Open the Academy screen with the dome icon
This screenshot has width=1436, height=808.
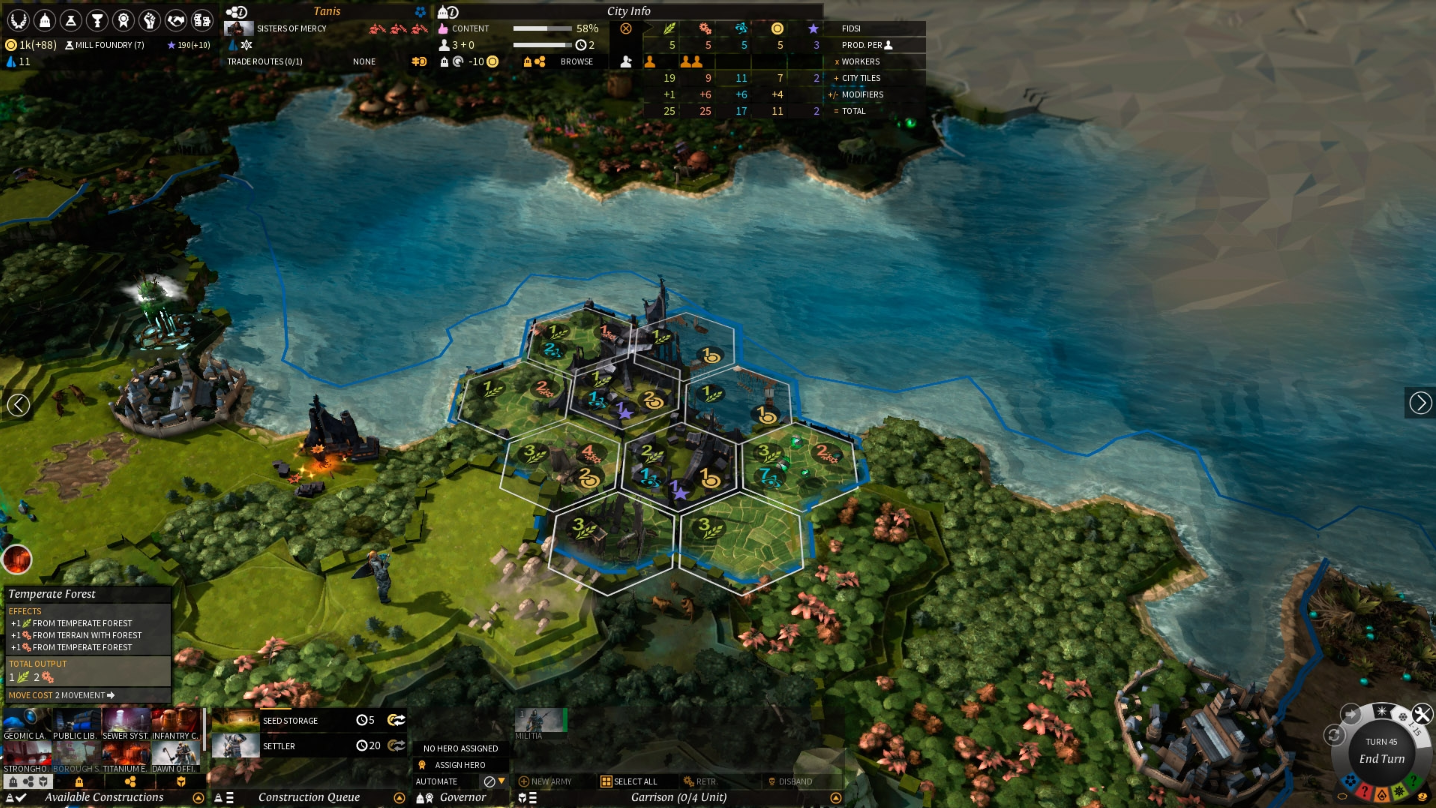[x=43, y=18]
